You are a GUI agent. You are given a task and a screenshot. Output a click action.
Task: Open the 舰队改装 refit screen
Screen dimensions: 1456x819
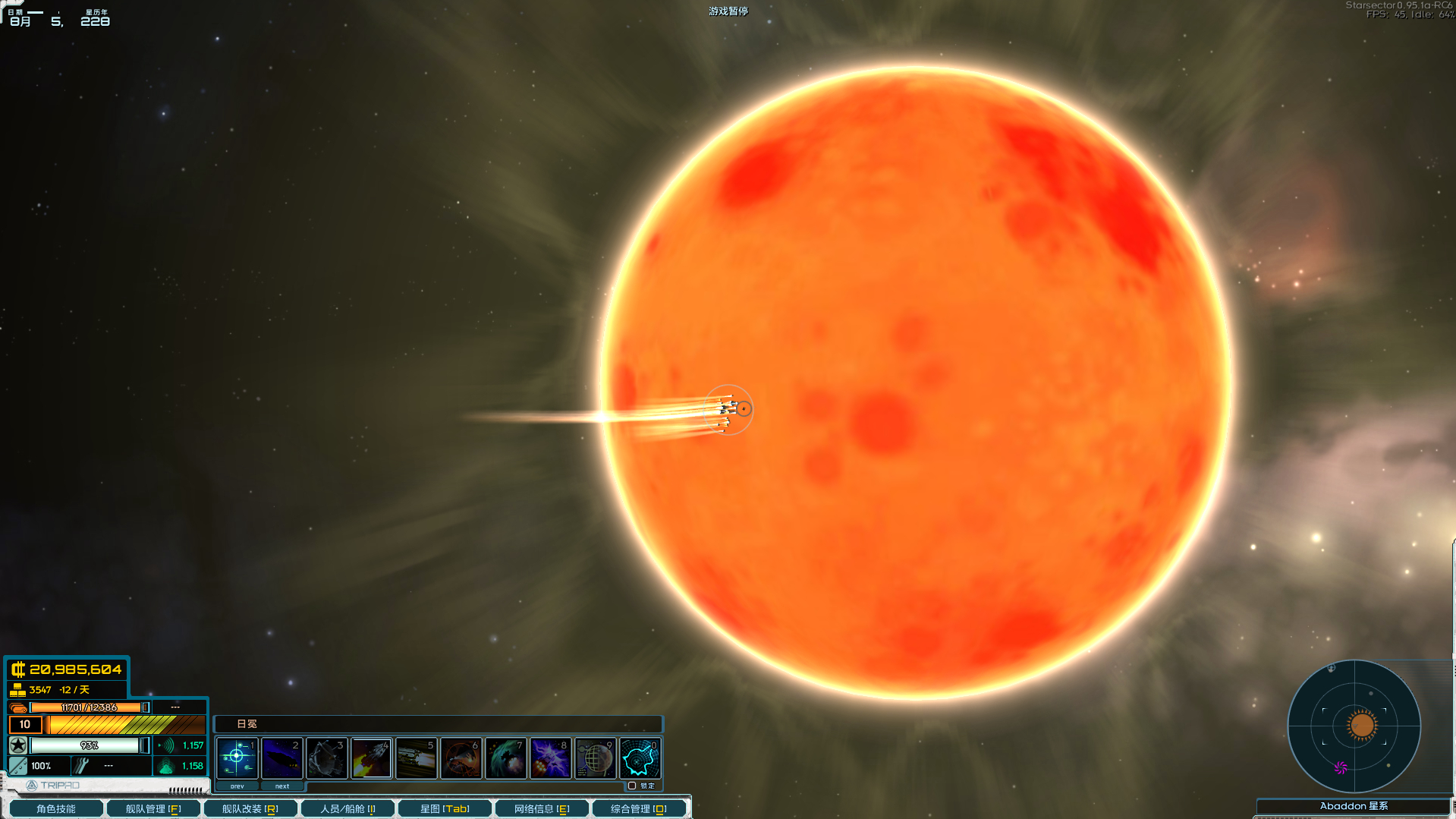250,808
